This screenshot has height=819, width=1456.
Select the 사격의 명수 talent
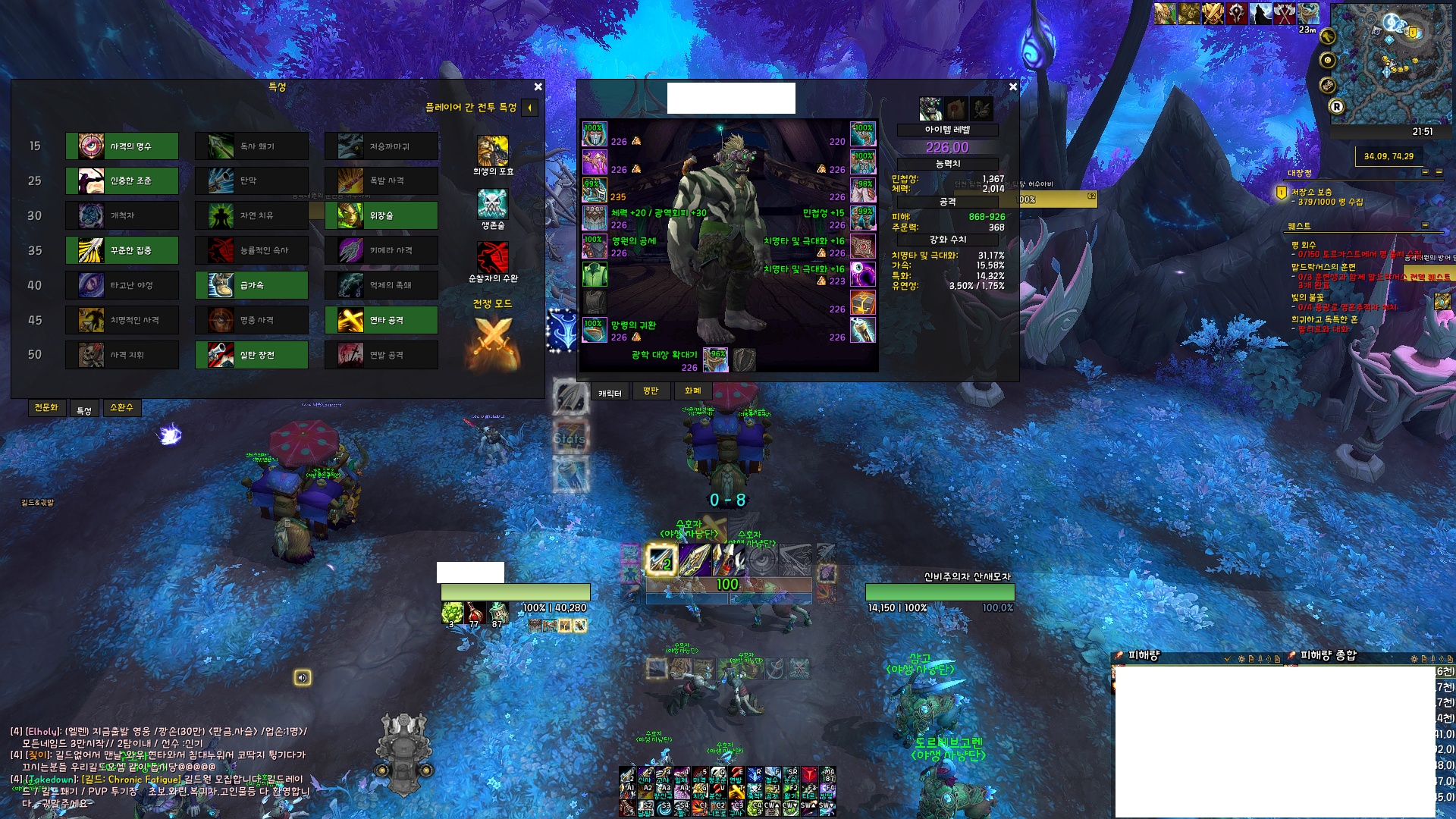coord(122,146)
